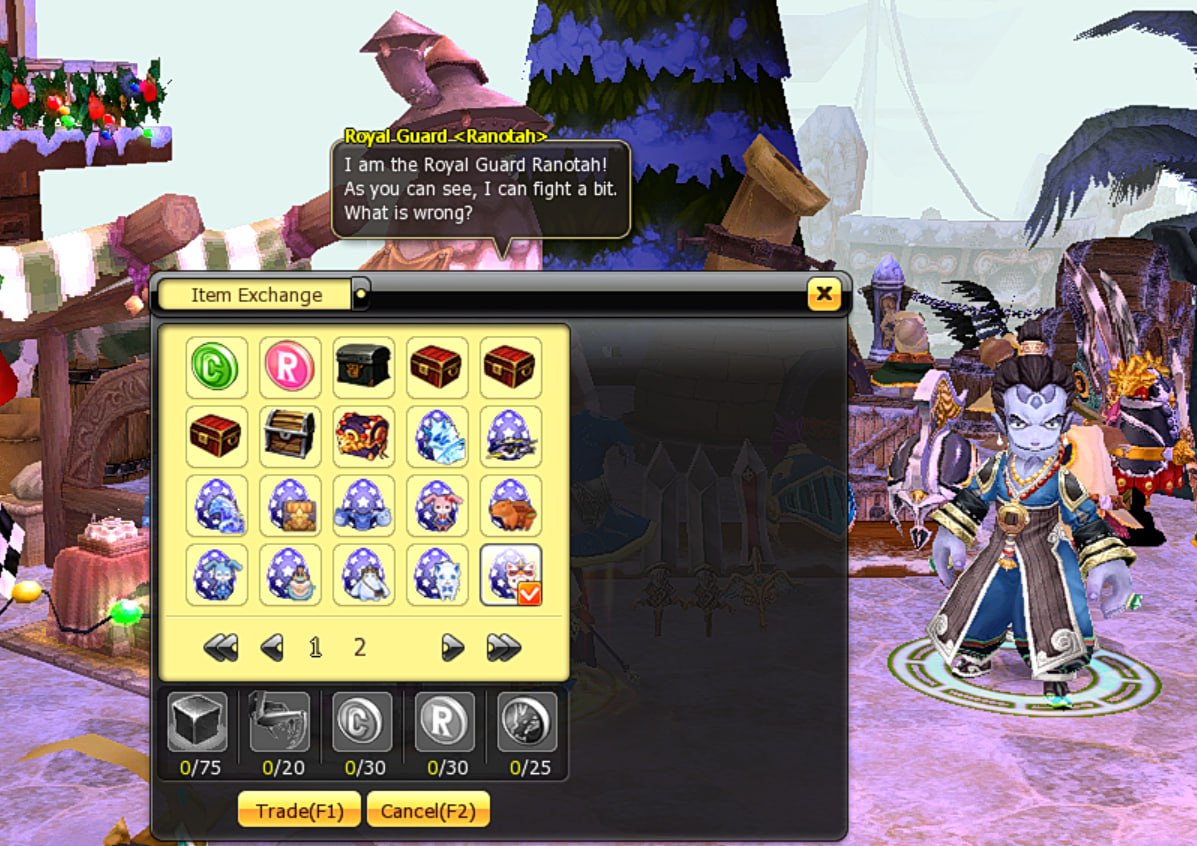Select the brown capybara pet egg
This screenshot has height=846, width=1197.
tap(511, 505)
